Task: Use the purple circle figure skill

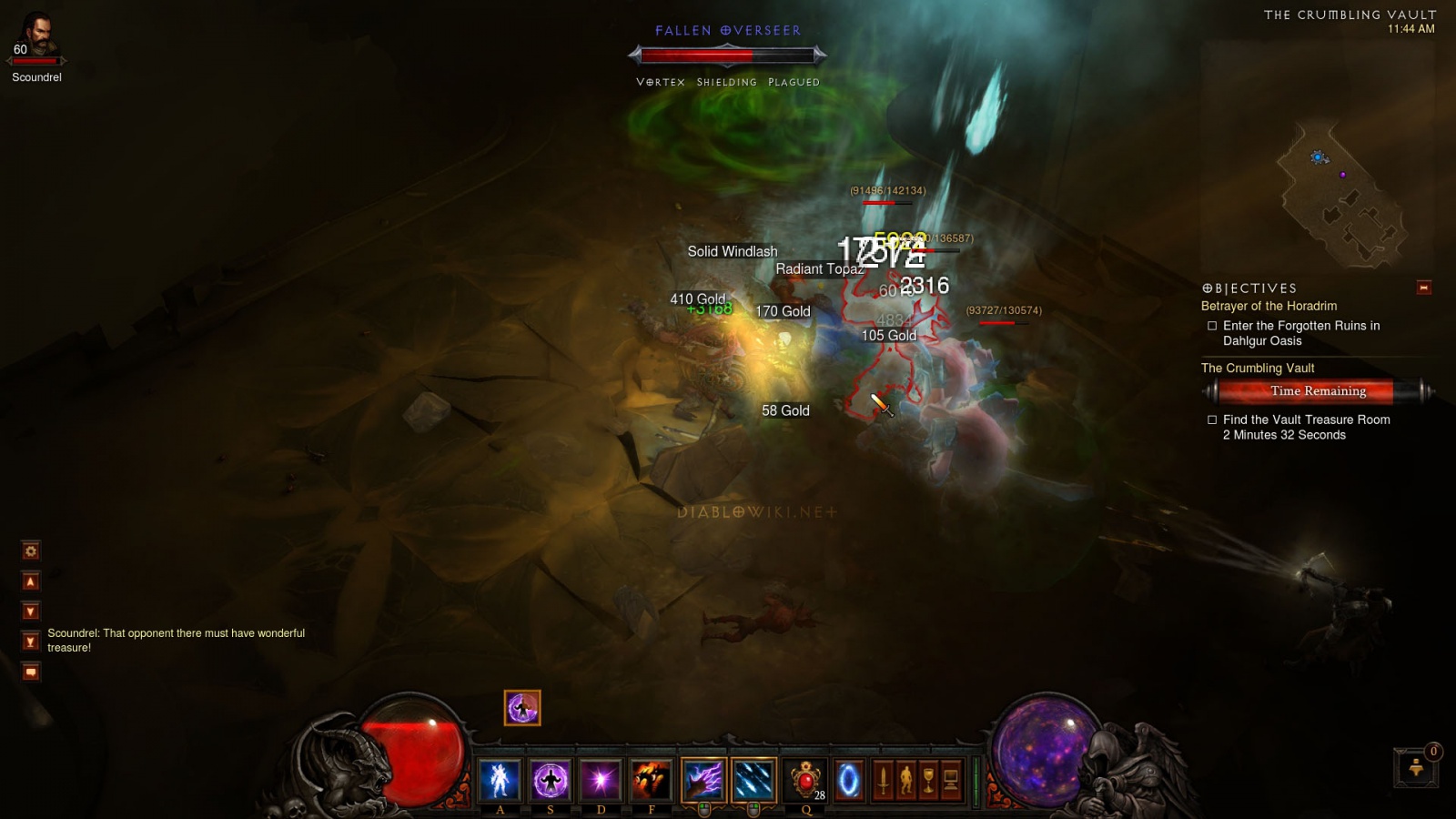Action: tap(551, 780)
